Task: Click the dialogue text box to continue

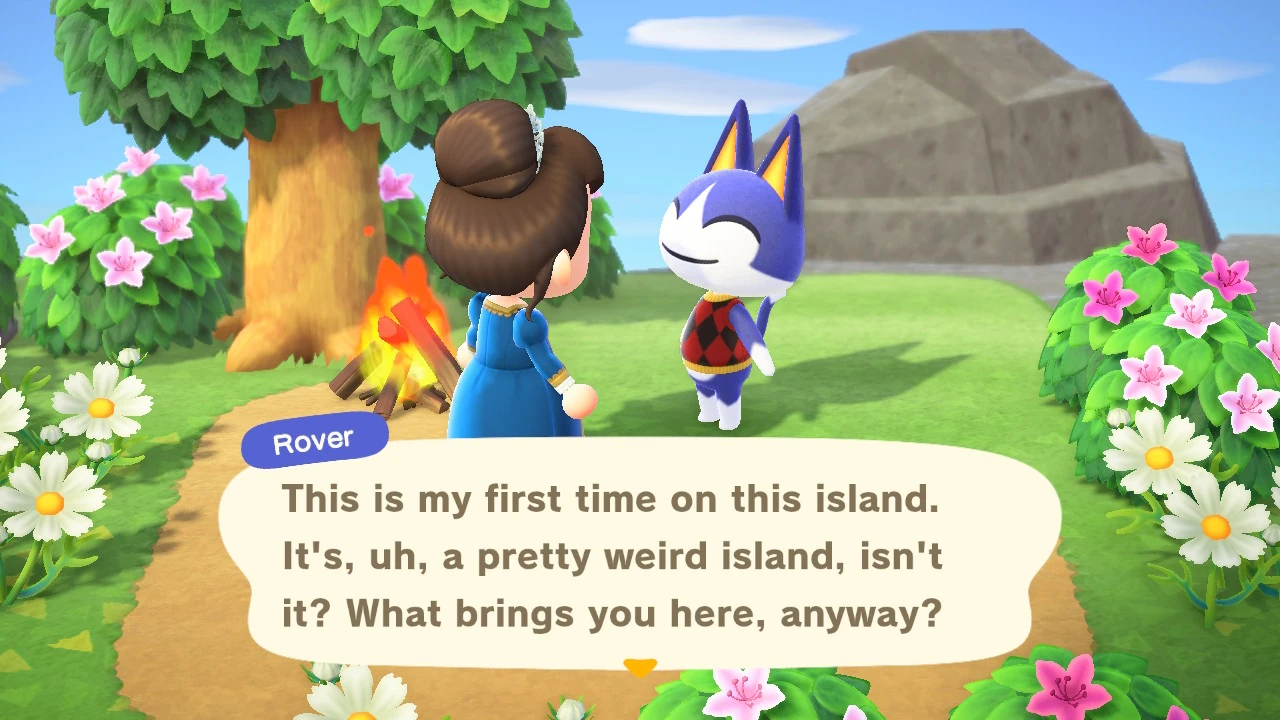Action: pyautogui.click(x=640, y=555)
